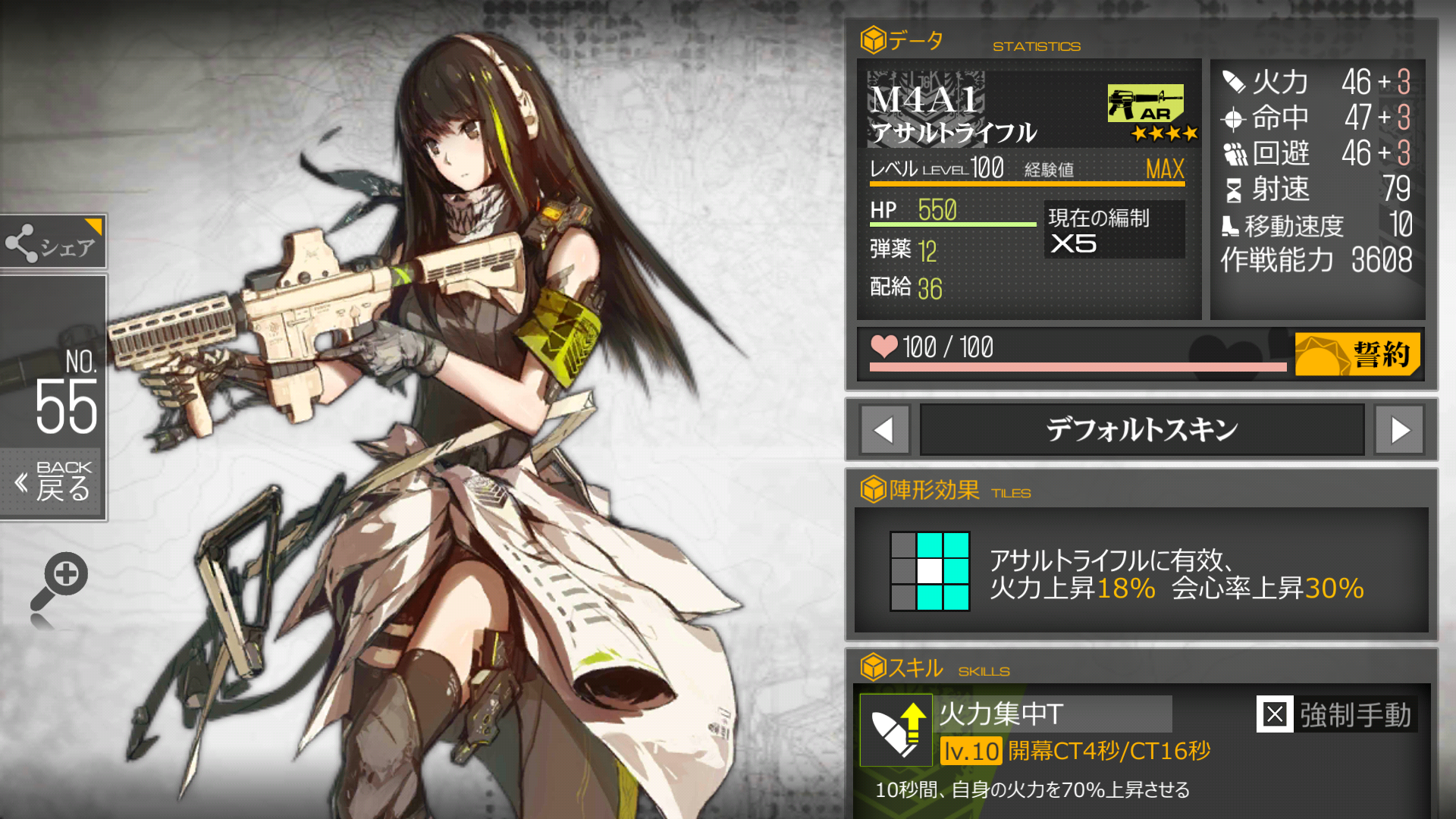
Task: Select the STATISTICS header label
Action: click(x=1036, y=45)
